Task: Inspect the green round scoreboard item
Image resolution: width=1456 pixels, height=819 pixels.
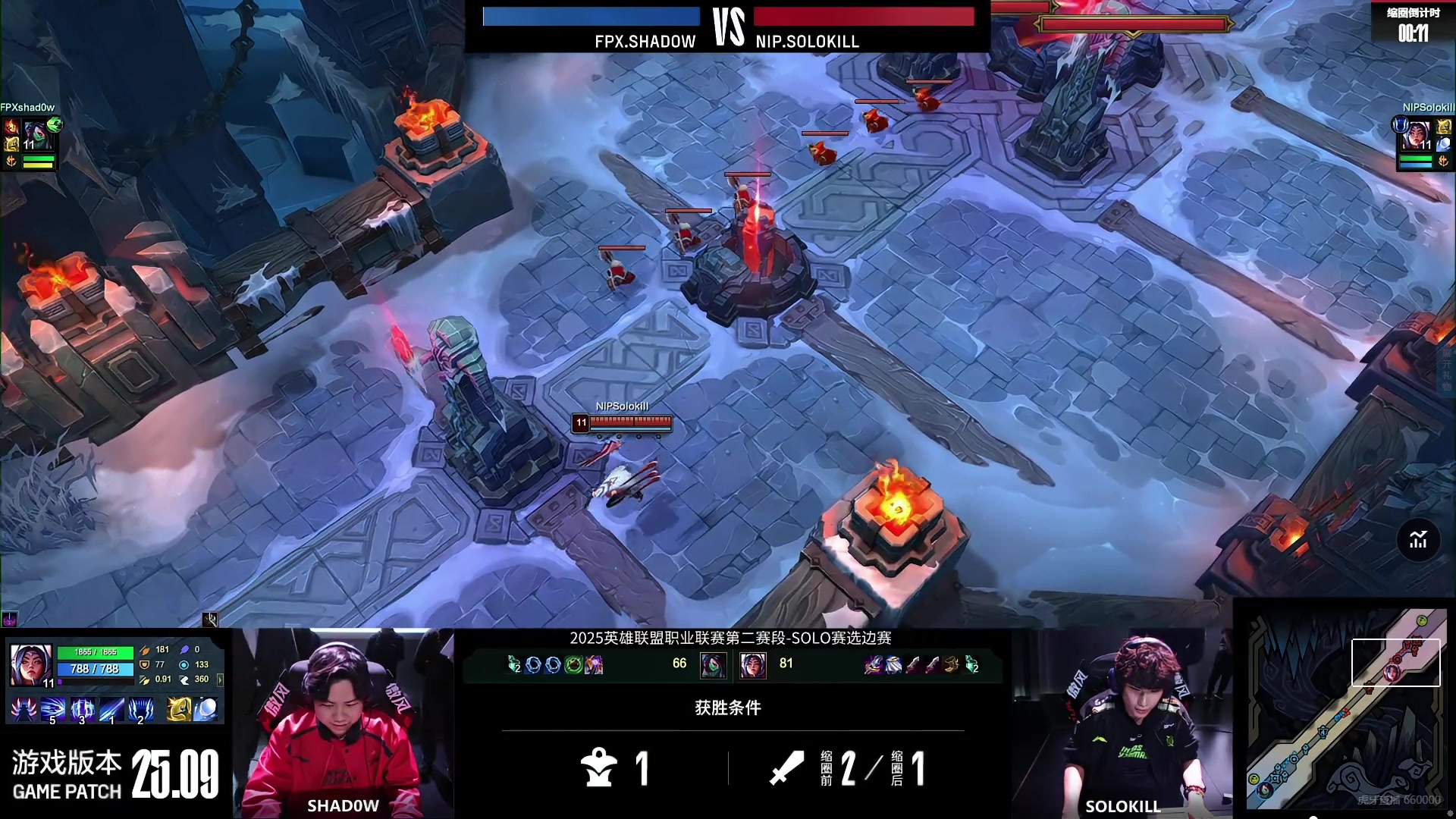Action: 574,665
